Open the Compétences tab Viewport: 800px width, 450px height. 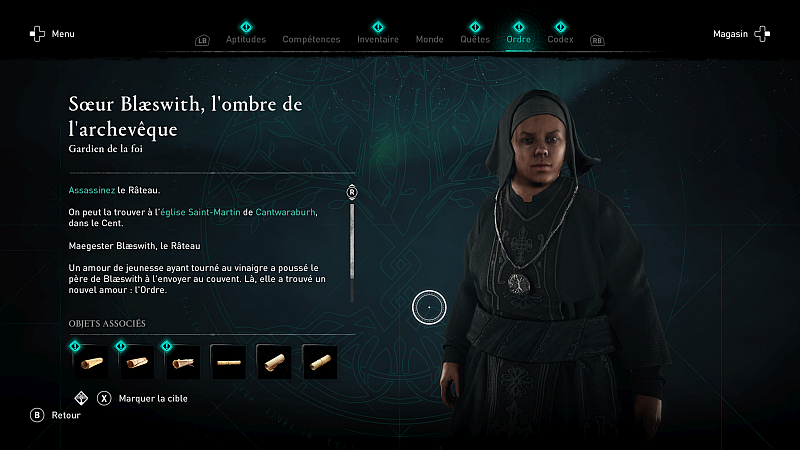[311, 39]
